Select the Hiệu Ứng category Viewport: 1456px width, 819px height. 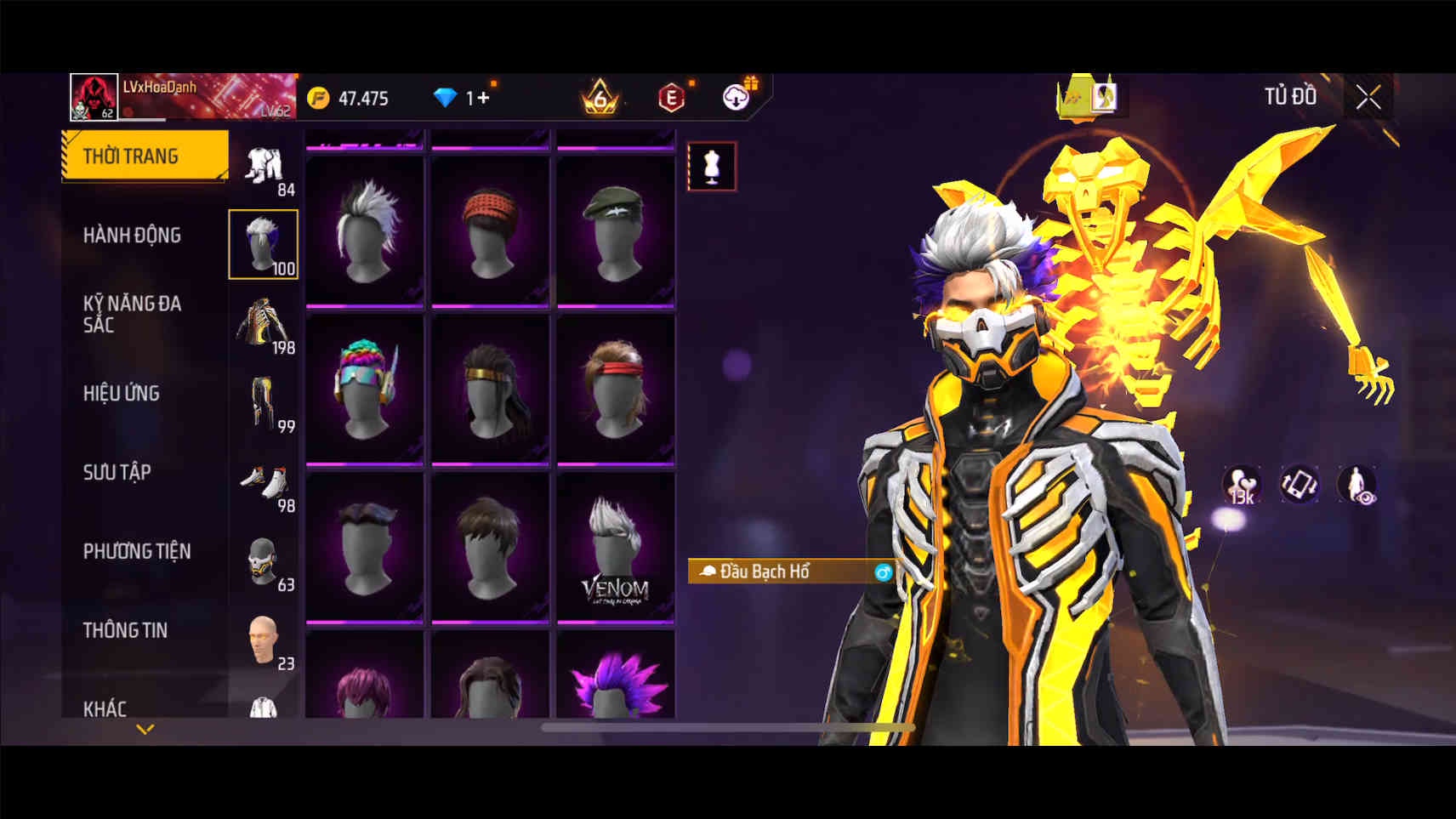[122, 393]
